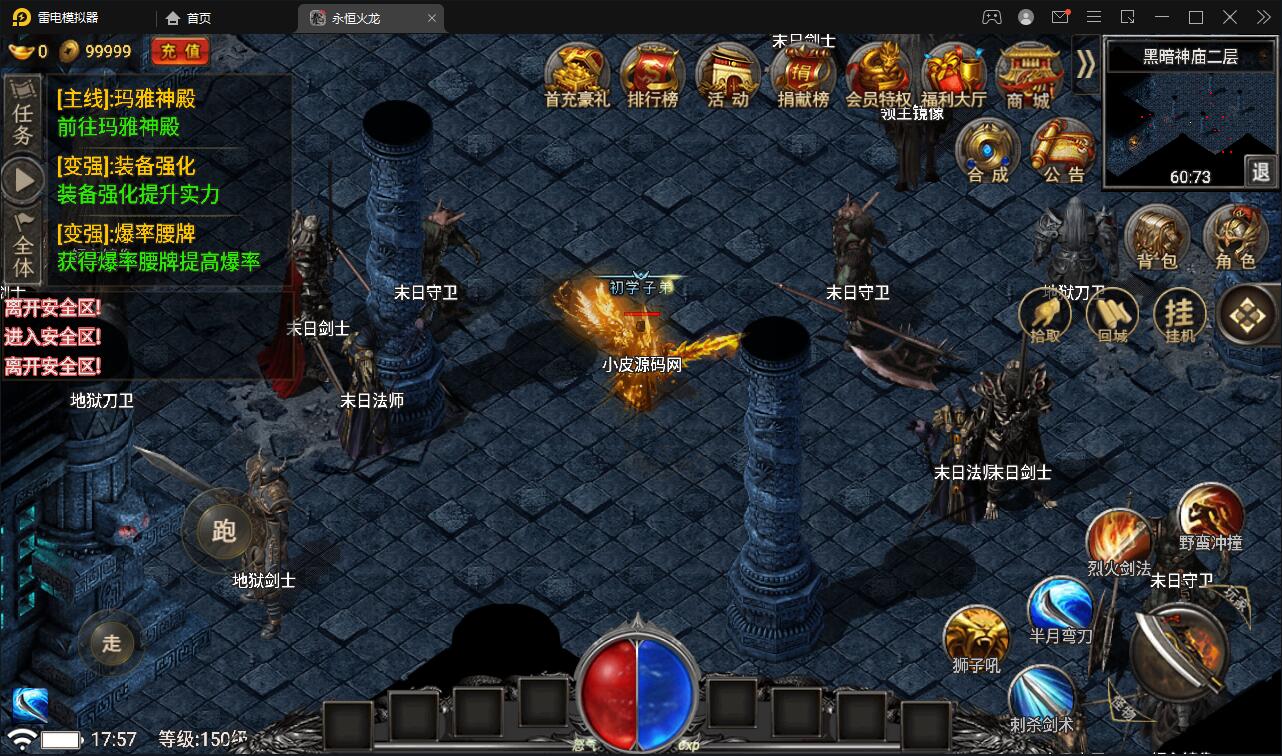The image size is (1282, 756).
Task: Open the 合成 synthesis menu
Action: [x=988, y=151]
